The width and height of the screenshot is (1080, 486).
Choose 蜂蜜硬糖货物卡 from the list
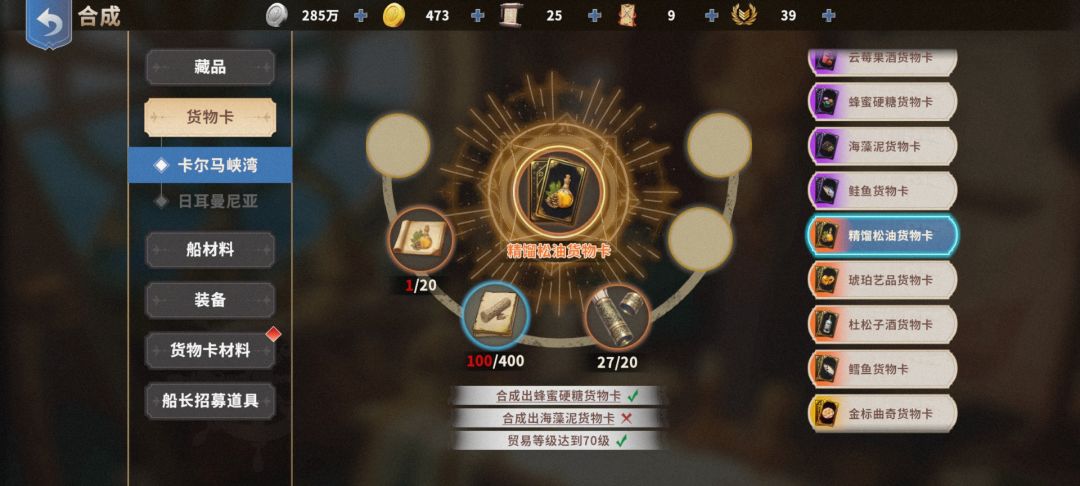[x=882, y=102]
